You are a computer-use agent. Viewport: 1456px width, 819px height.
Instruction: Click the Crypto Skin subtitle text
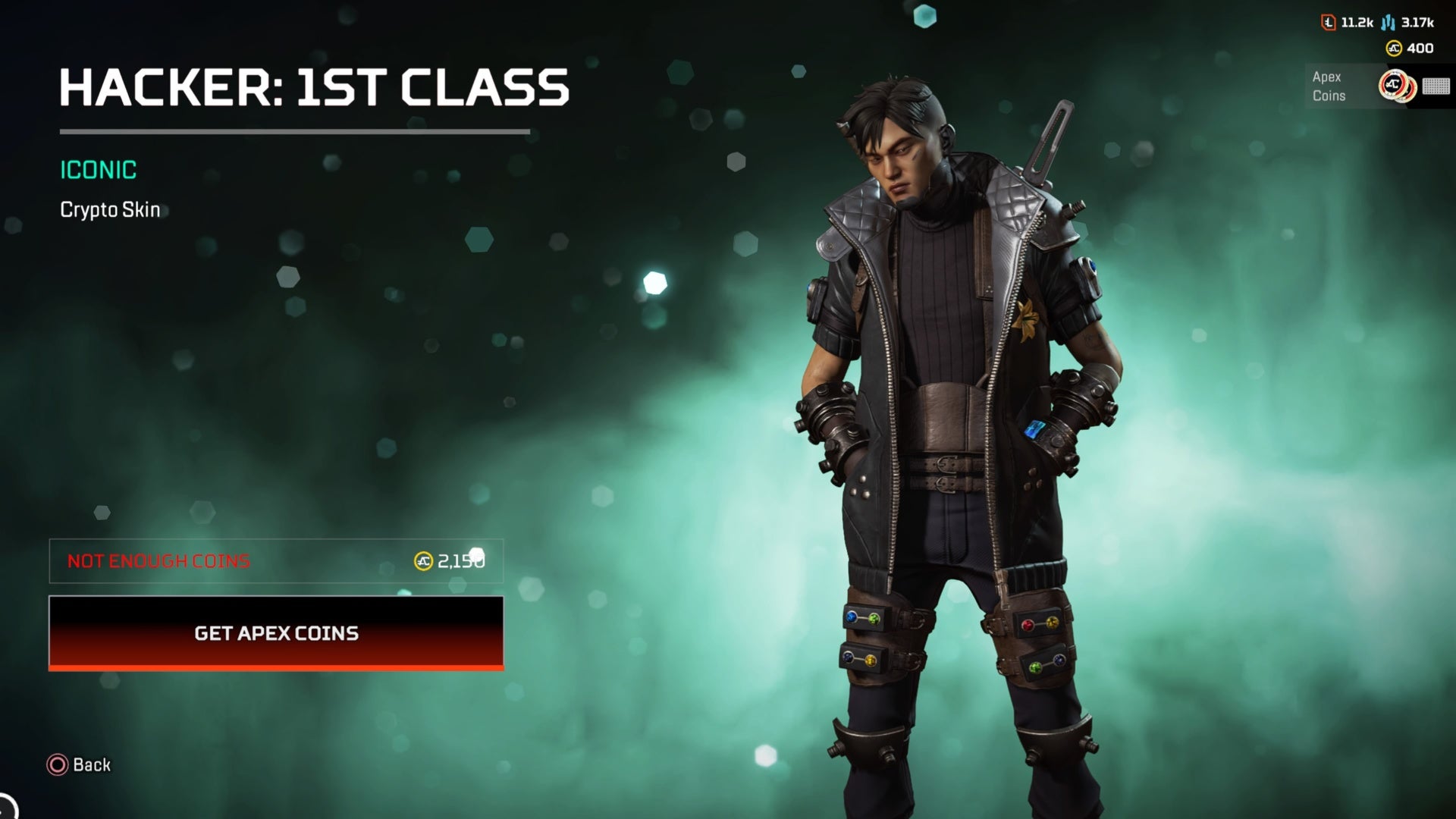coord(110,210)
